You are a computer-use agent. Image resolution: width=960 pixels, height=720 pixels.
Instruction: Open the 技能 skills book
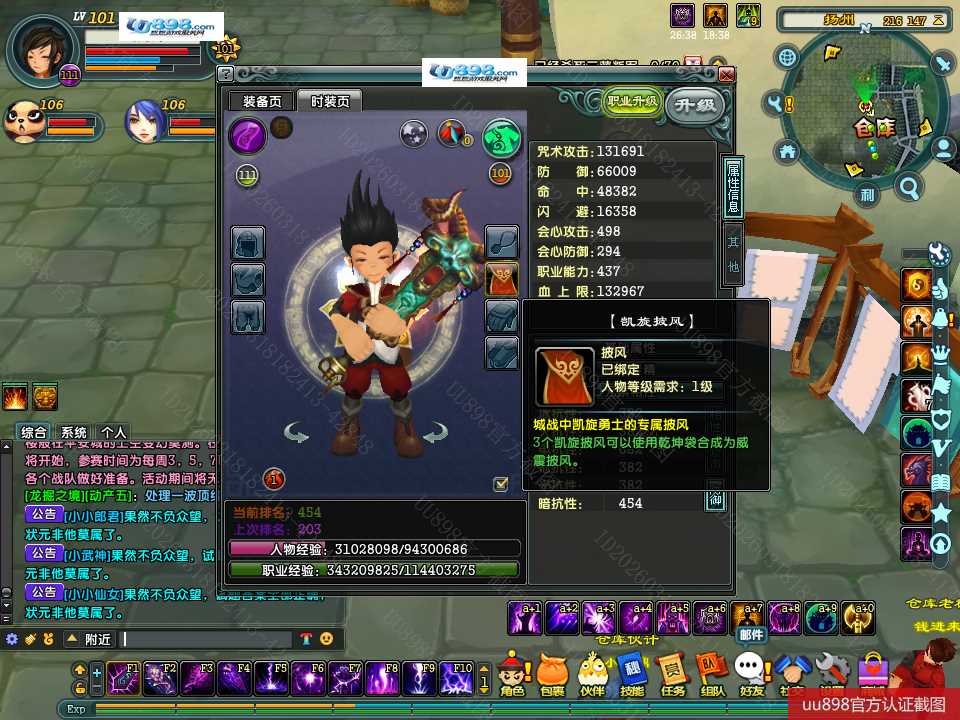[x=632, y=671]
